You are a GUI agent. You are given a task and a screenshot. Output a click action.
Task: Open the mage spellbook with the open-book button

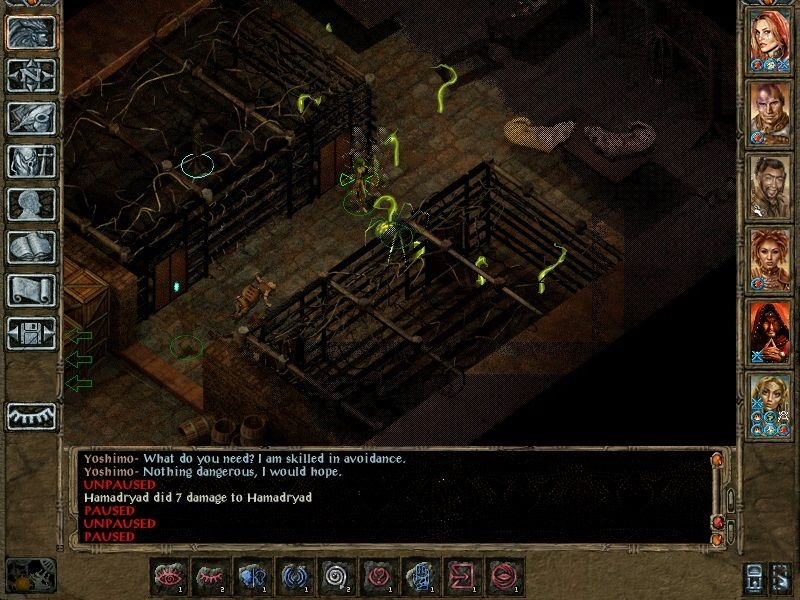[x=30, y=247]
